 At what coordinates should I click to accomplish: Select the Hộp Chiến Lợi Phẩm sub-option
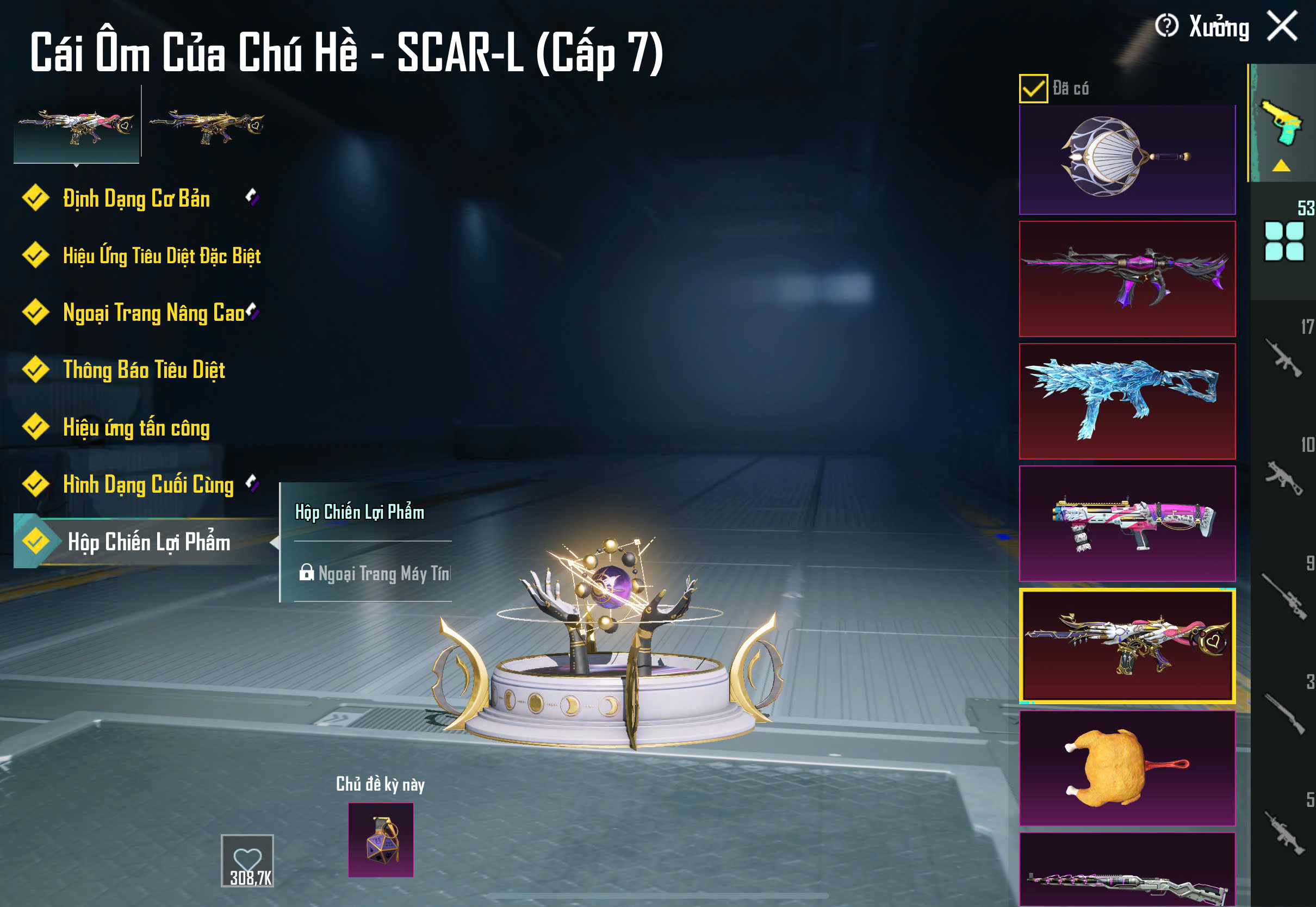[359, 512]
